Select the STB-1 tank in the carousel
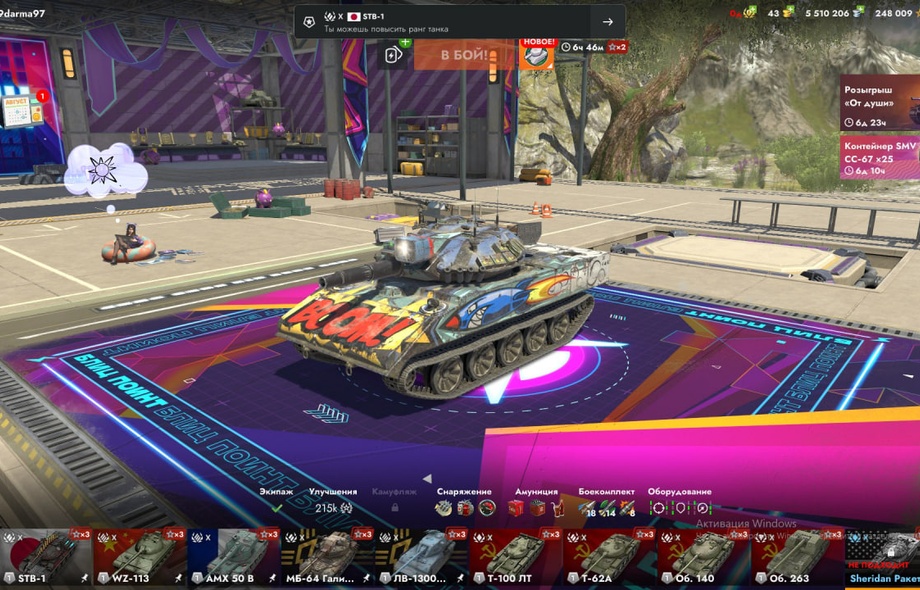The image size is (920, 590). pos(45,557)
